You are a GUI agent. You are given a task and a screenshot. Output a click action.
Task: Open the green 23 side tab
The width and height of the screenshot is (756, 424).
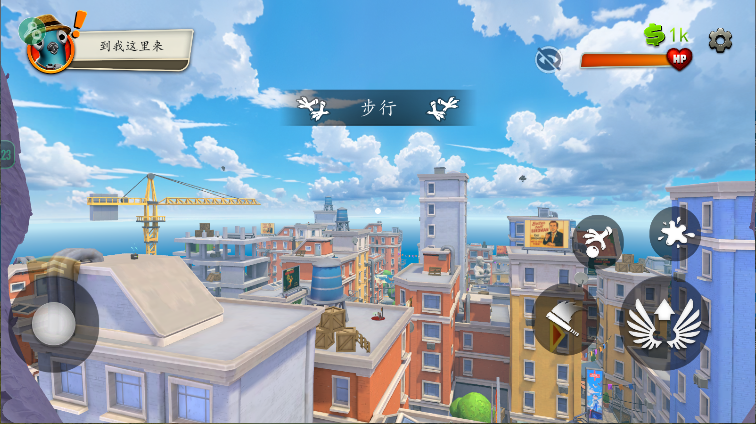[x=7, y=155]
